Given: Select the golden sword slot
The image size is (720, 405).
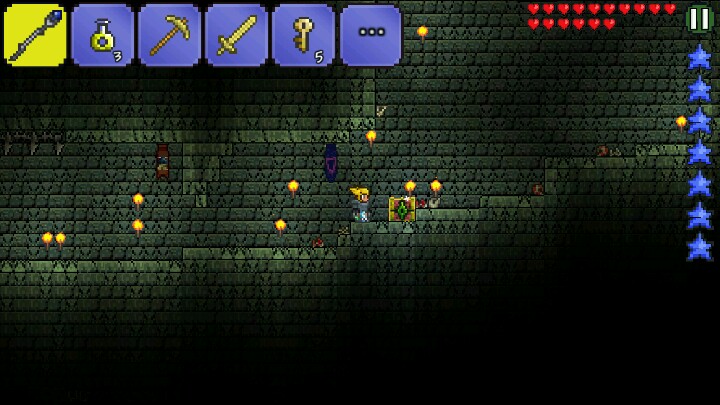Looking at the screenshot, I should (236, 35).
